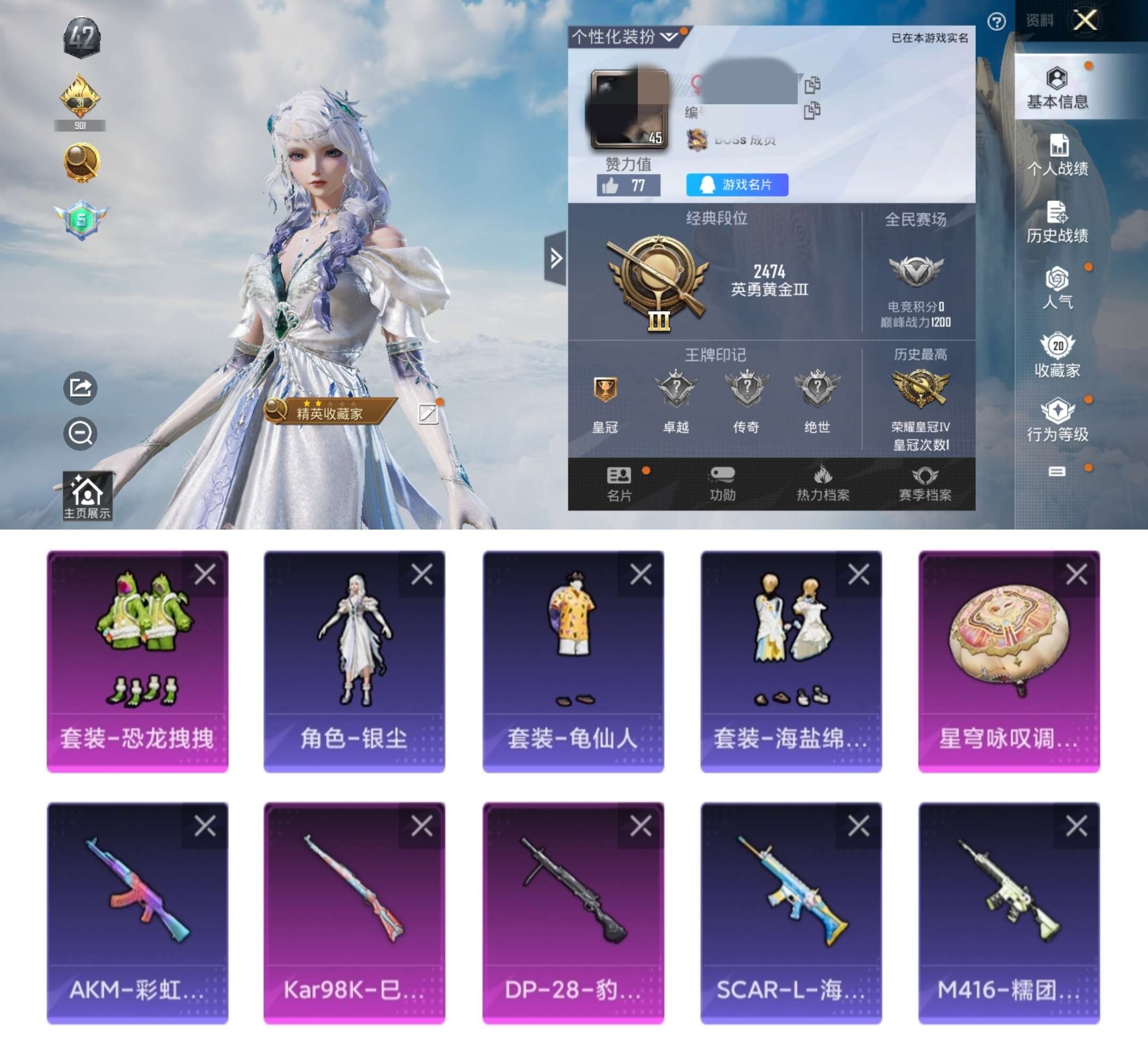This screenshot has height=1040, width=1148.
Task: Show the 收藏家 collector tab
Action: (1057, 355)
